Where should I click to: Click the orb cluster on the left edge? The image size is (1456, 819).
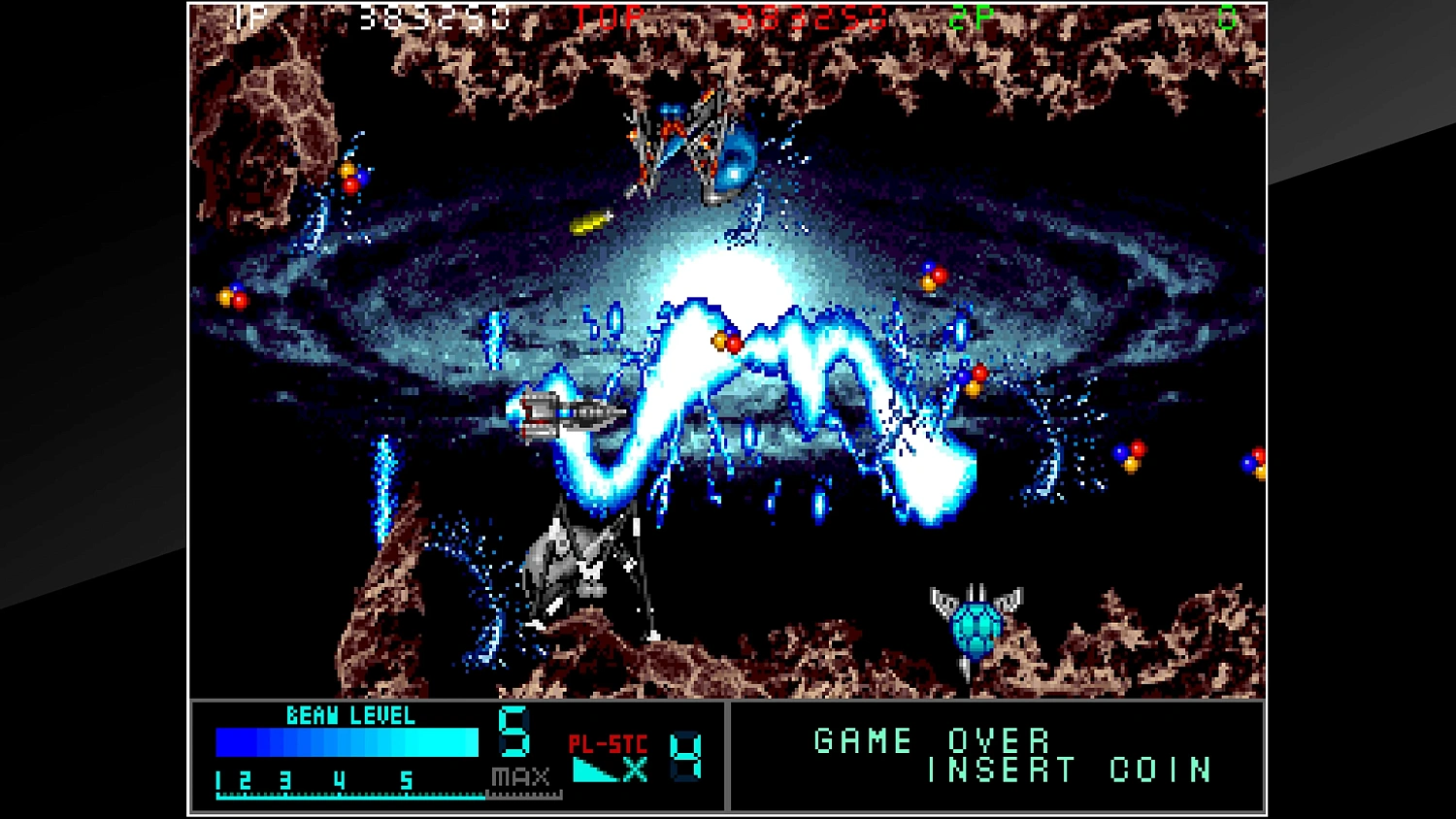[233, 296]
